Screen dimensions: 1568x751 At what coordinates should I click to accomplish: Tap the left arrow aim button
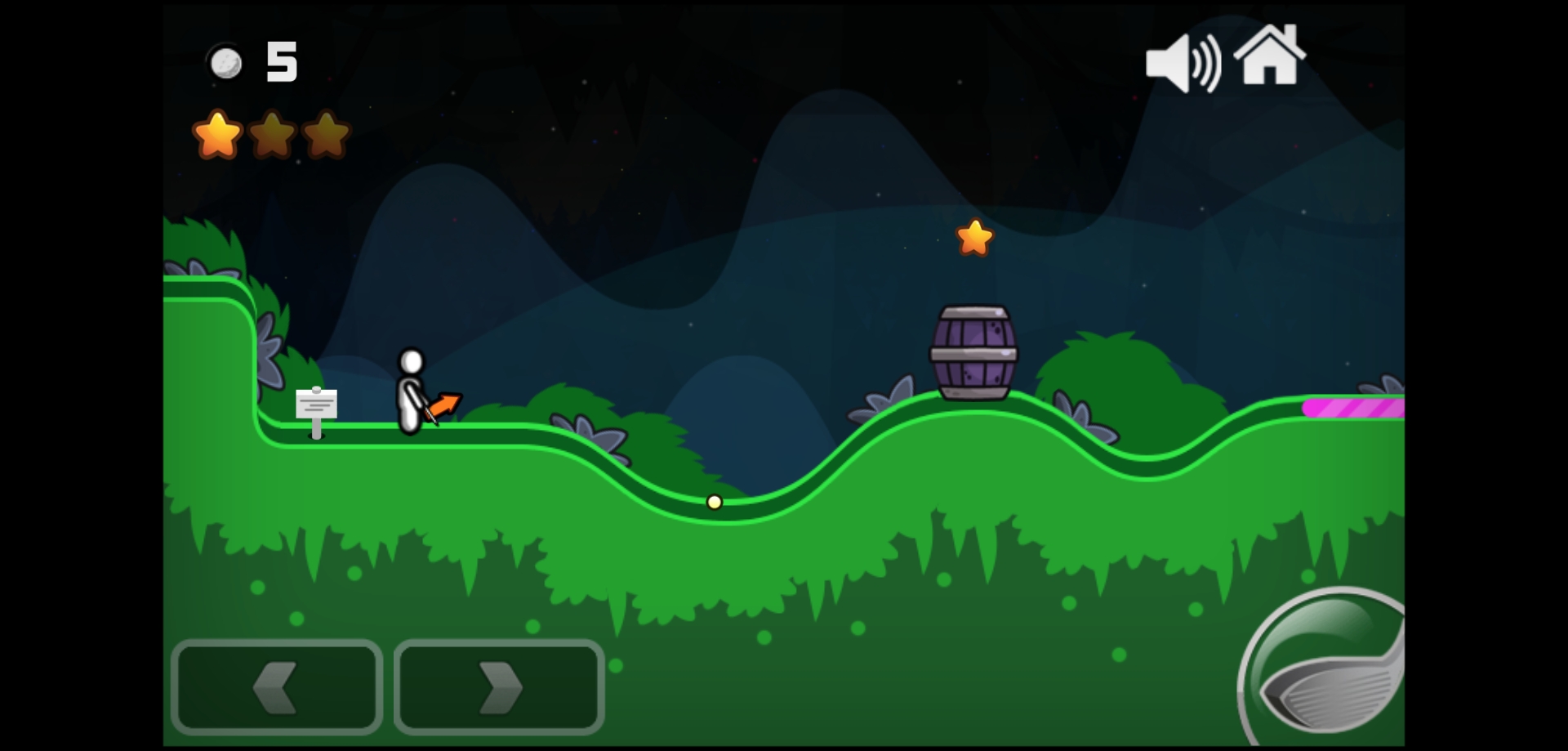pos(277,687)
